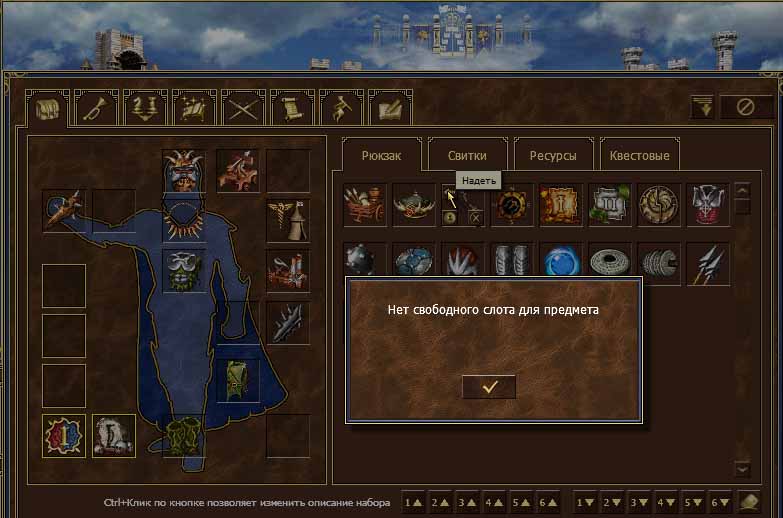
Task: Switch to the trumpet icon tab
Action: [96, 108]
